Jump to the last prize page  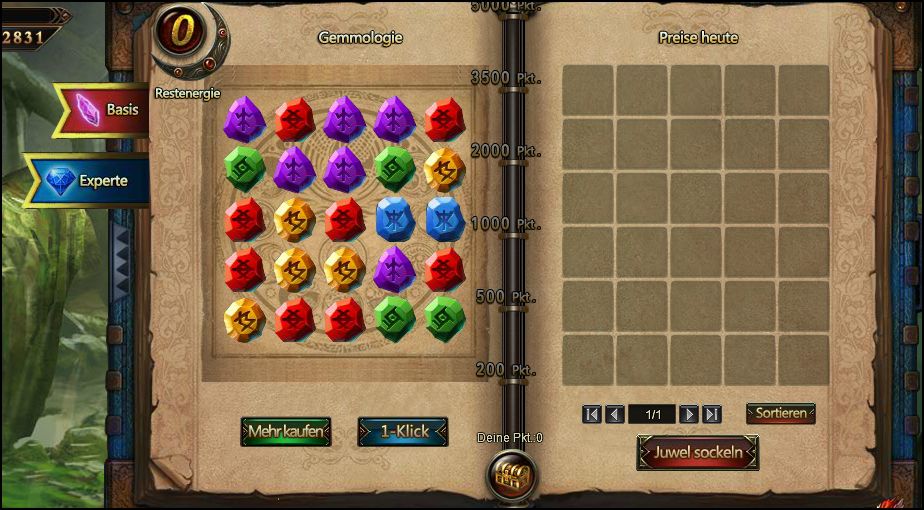712,414
